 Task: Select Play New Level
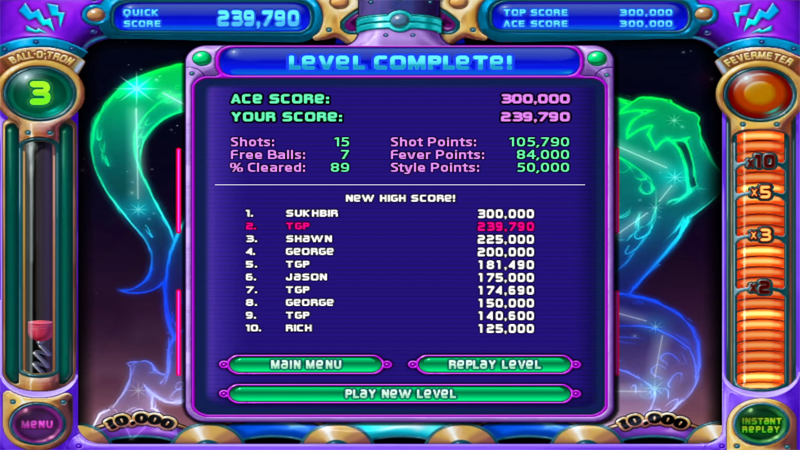[400, 394]
